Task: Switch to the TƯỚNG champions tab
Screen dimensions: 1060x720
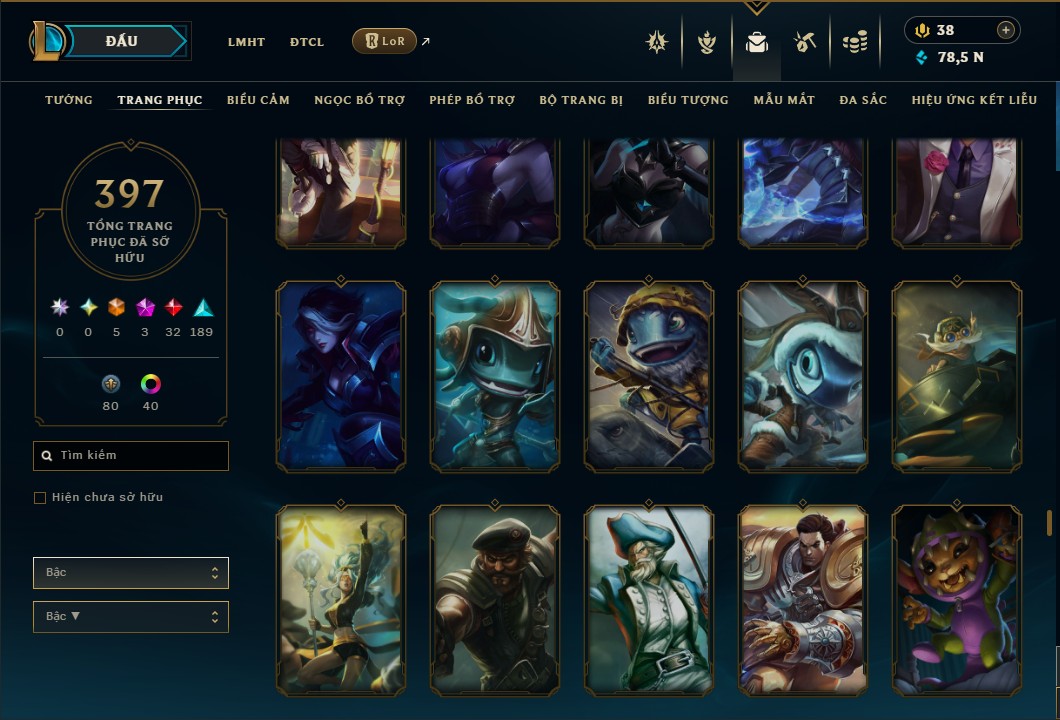Action: (x=69, y=100)
